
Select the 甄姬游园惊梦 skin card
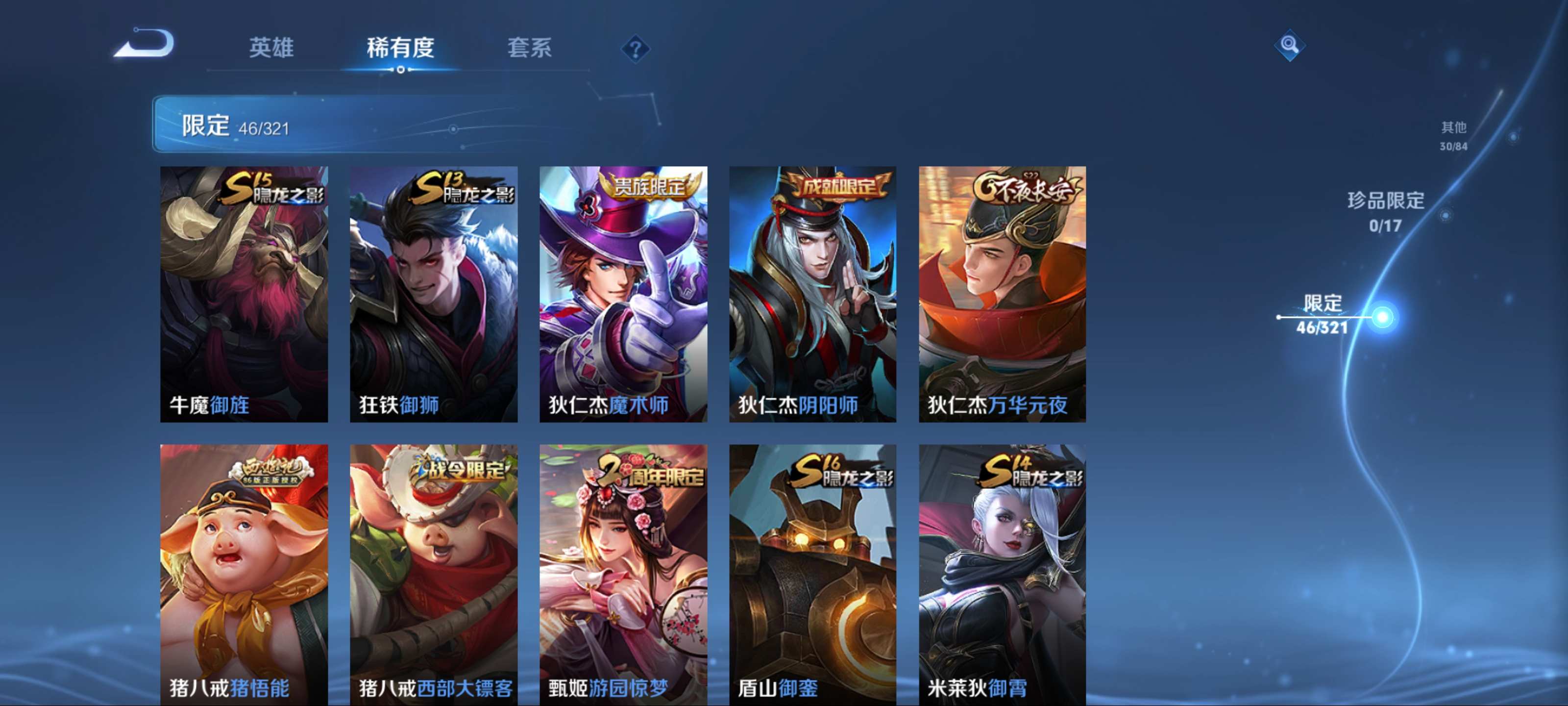point(623,574)
